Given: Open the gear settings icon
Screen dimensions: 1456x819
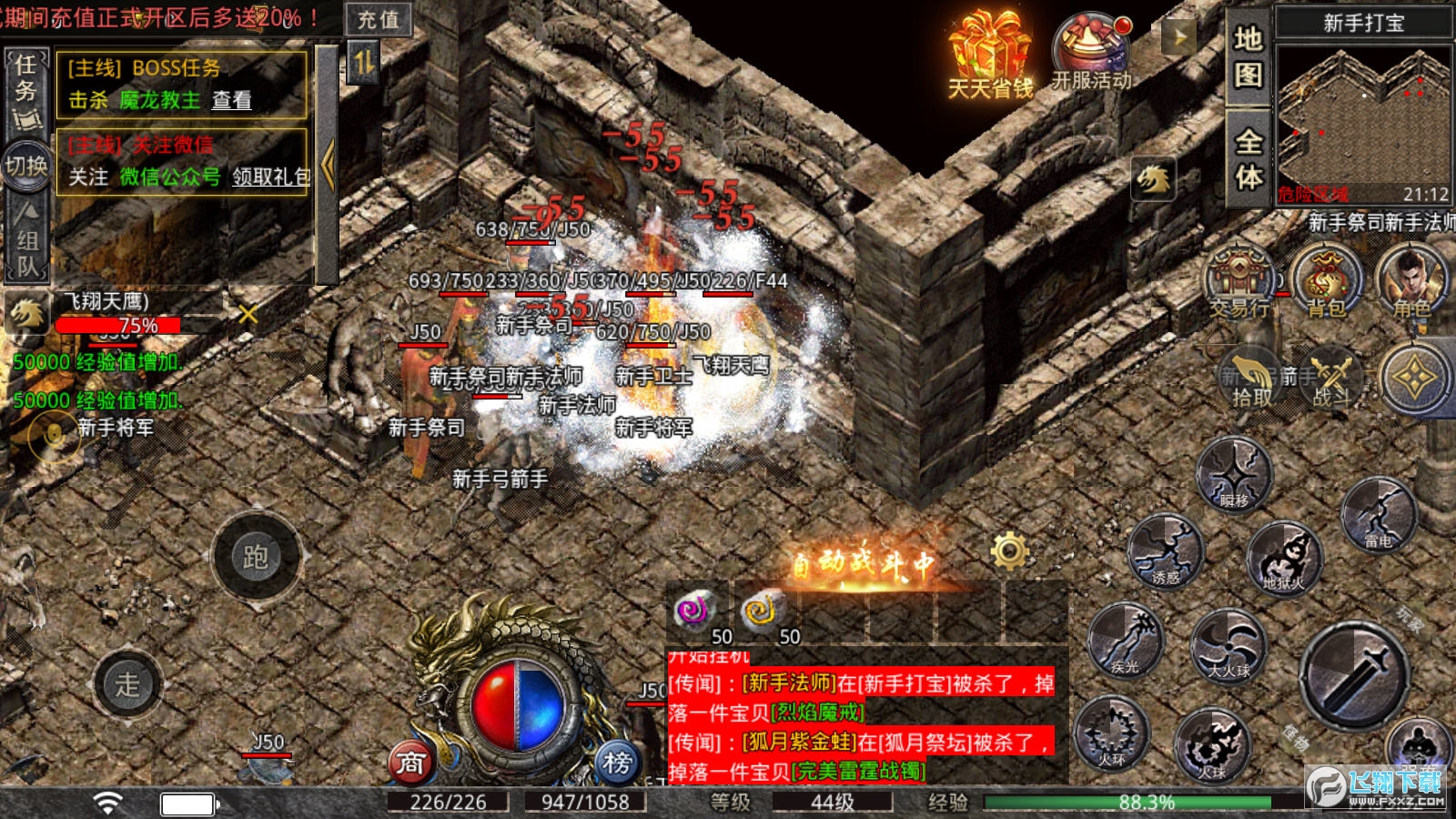Looking at the screenshot, I should tap(1009, 551).
